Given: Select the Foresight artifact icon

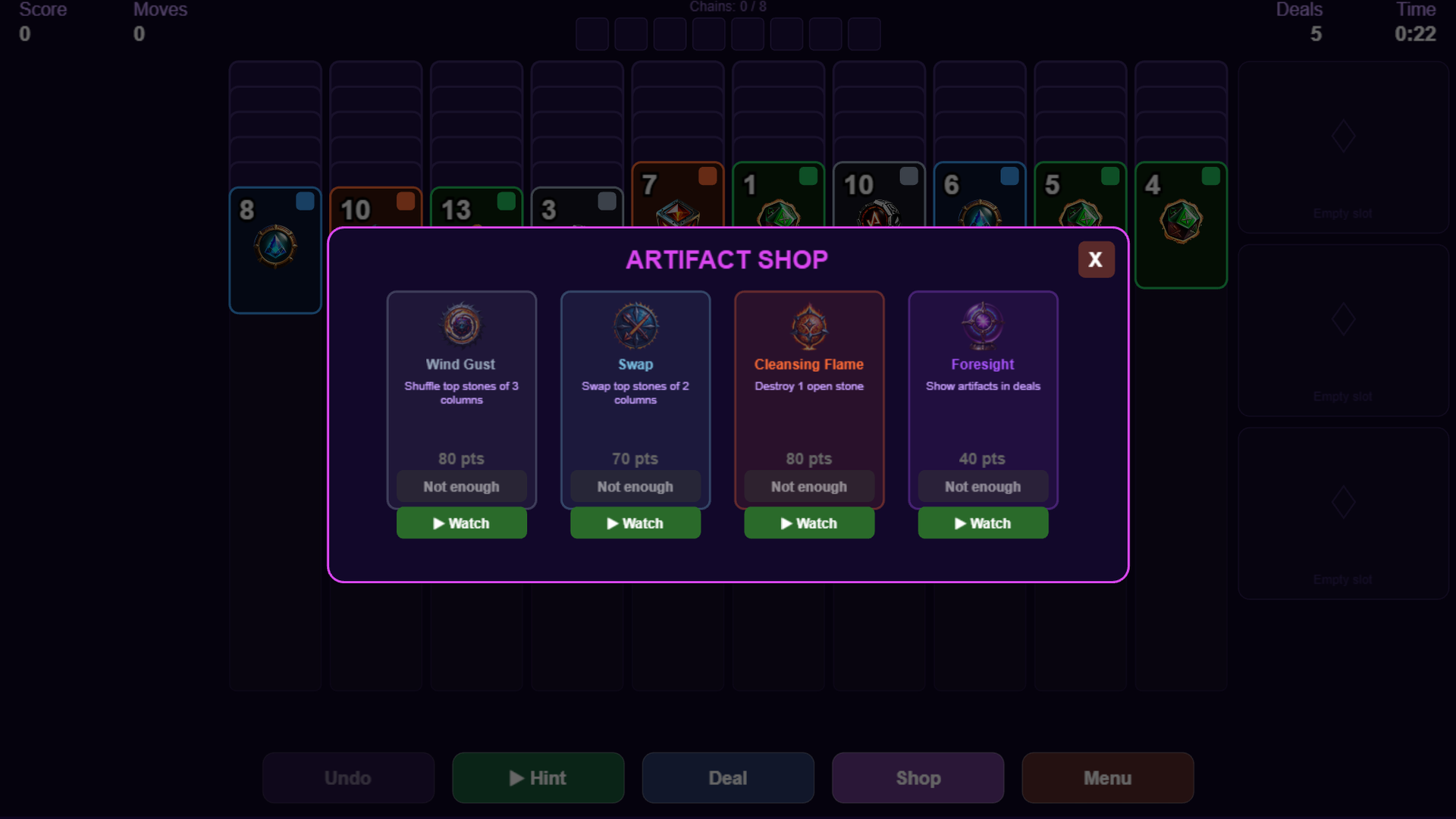Looking at the screenshot, I should [983, 325].
